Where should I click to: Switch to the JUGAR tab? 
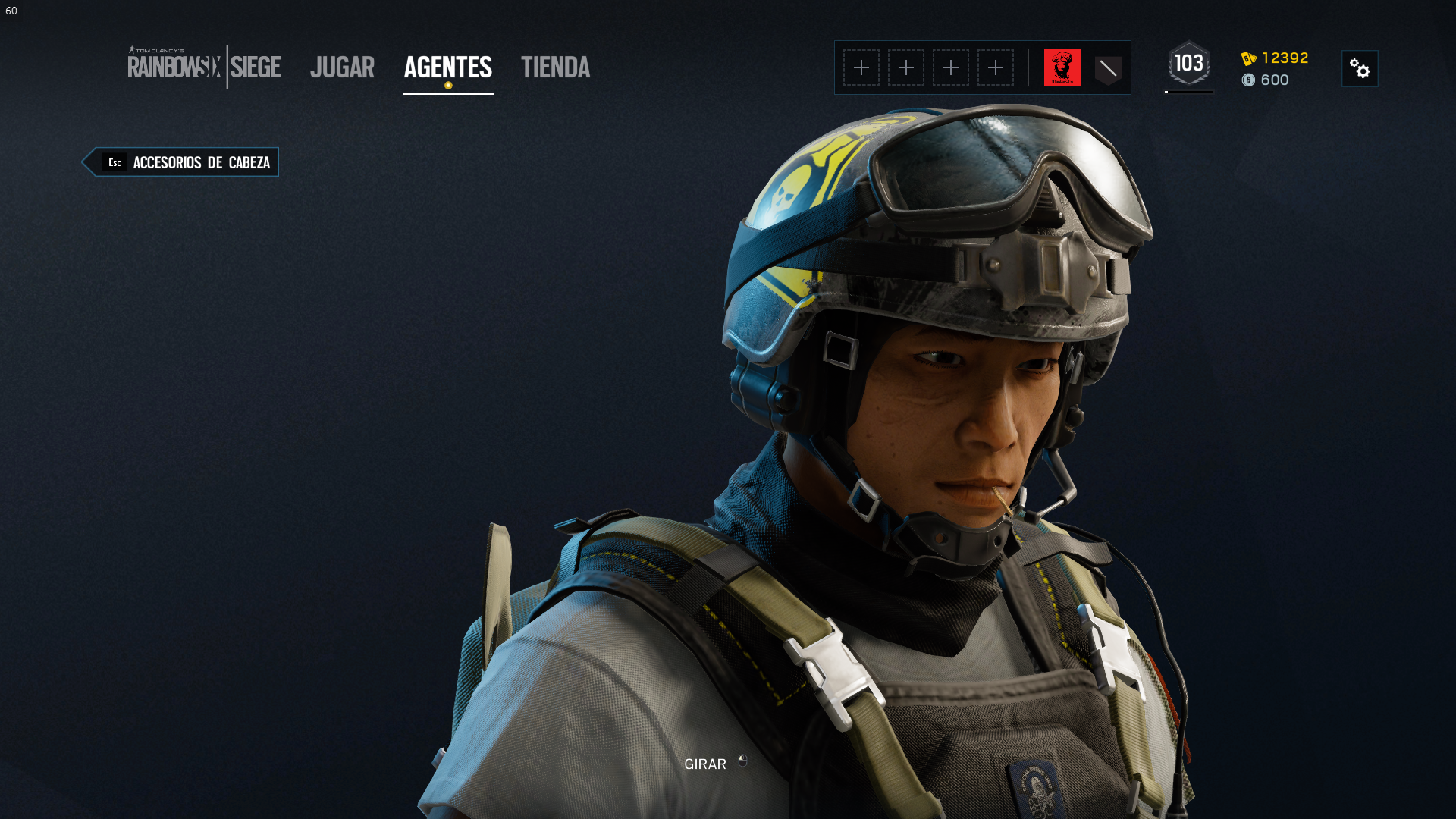(342, 67)
